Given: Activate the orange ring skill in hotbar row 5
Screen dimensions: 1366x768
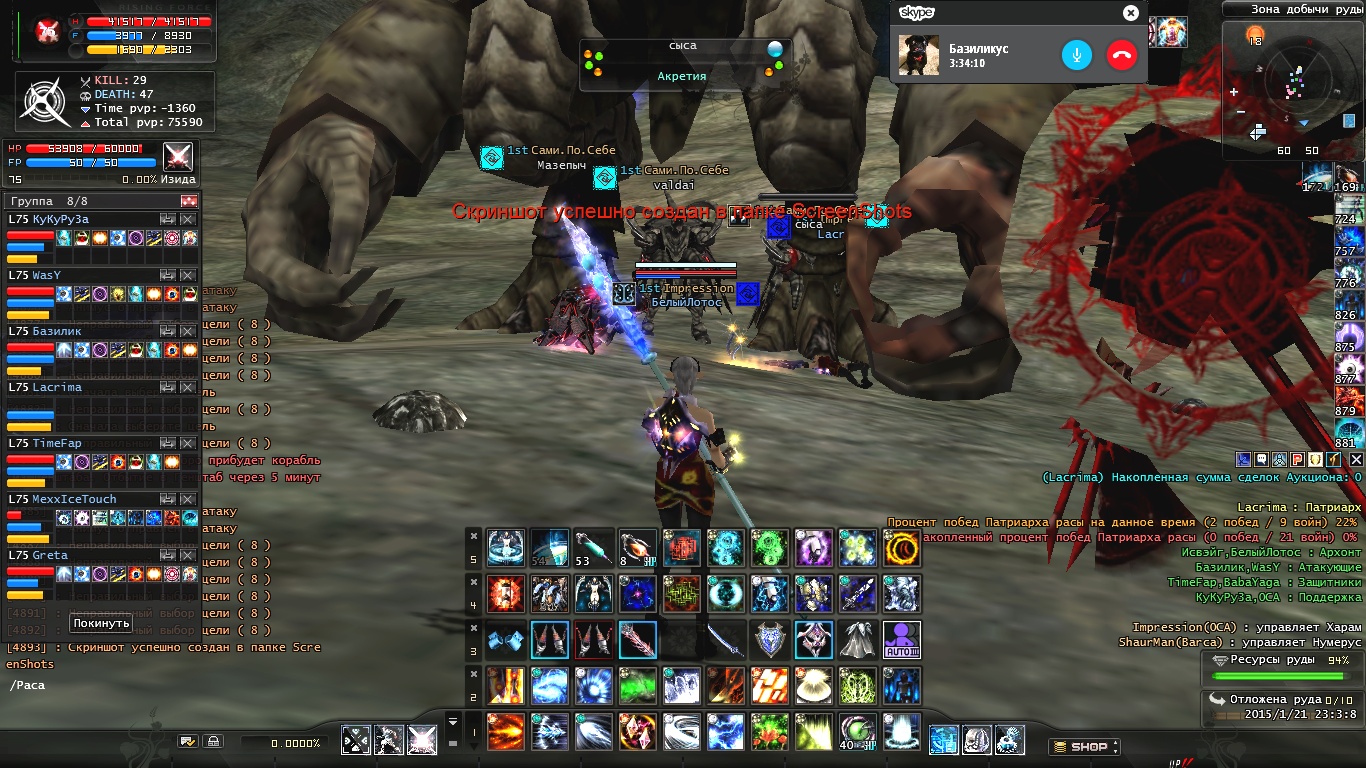Looking at the screenshot, I should click(x=902, y=548).
